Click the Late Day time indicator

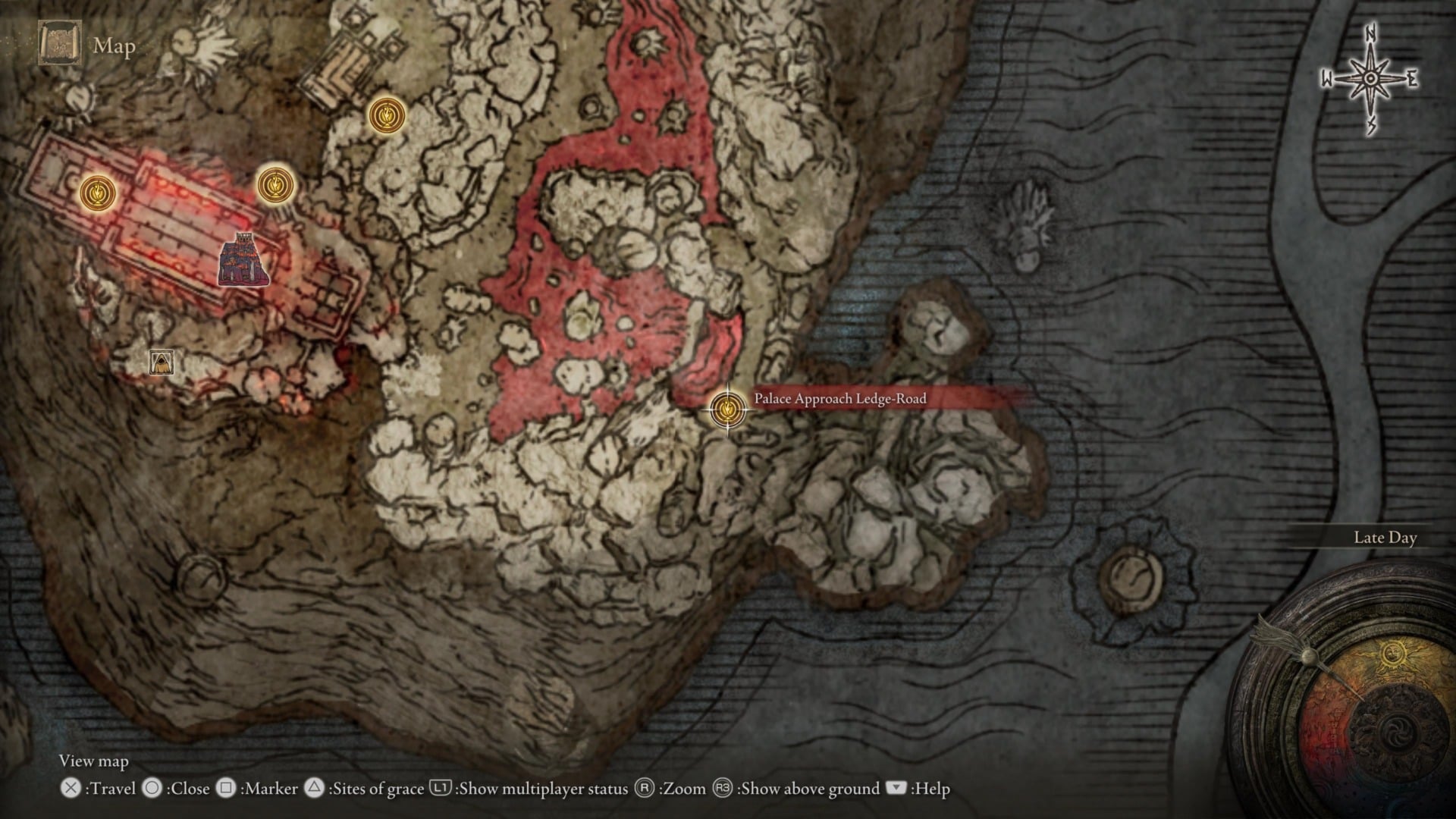click(1385, 537)
